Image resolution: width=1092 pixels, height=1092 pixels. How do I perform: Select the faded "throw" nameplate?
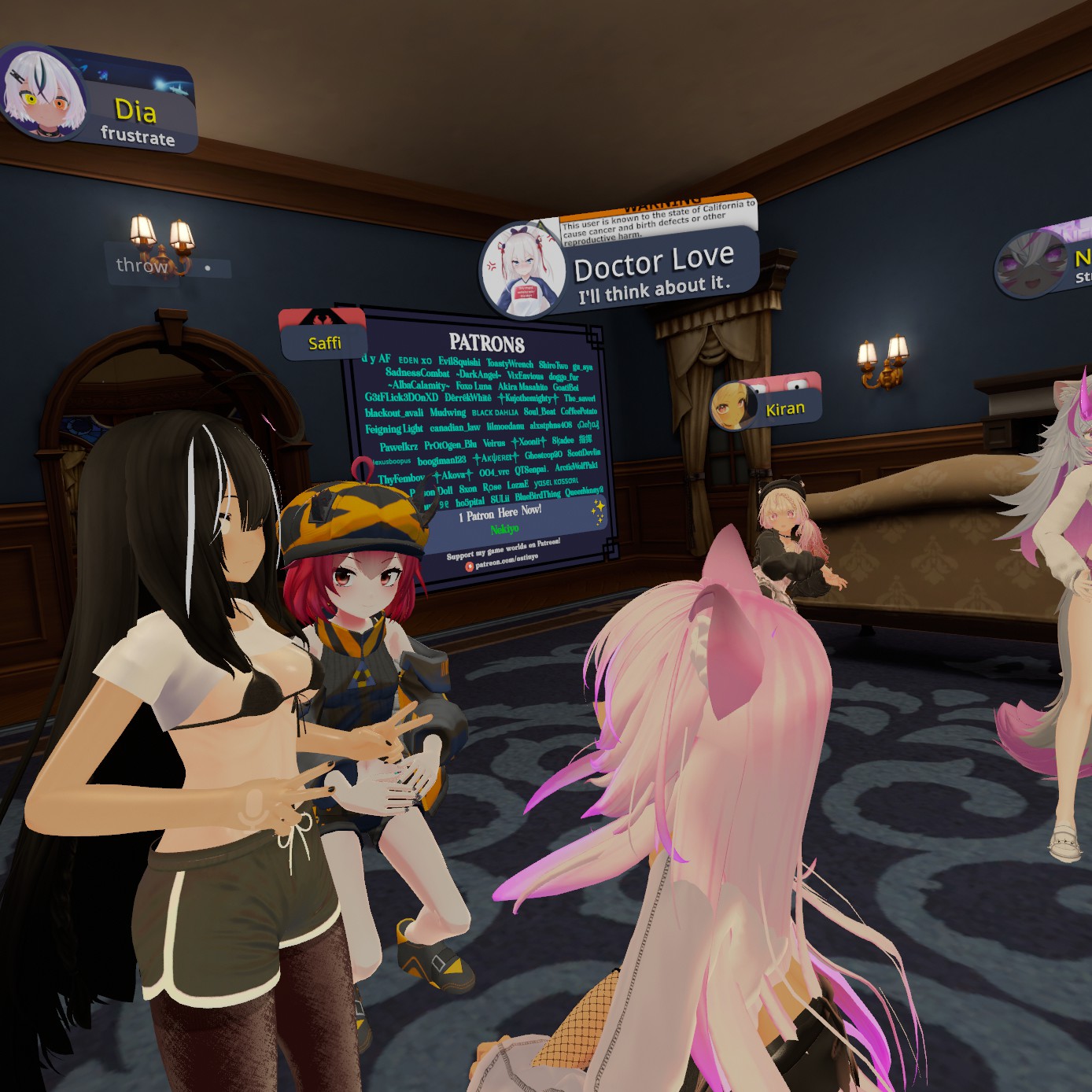click(x=167, y=266)
